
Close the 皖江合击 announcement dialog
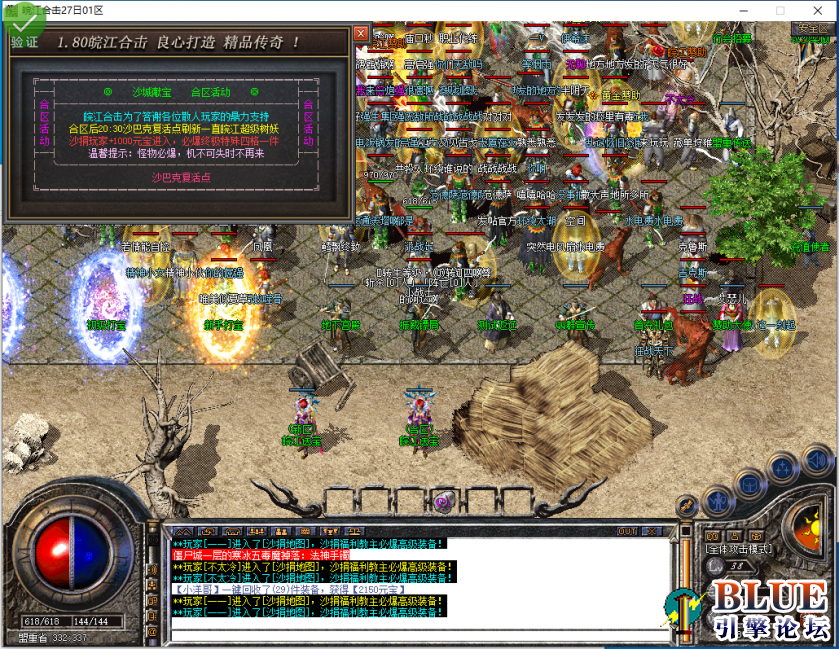pos(360,33)
